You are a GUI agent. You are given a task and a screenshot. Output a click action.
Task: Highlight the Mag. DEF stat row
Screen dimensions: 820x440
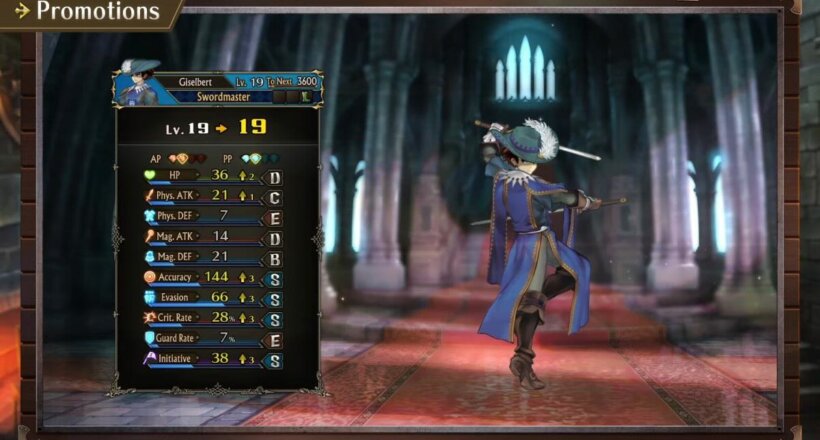(x=210, y=257)
